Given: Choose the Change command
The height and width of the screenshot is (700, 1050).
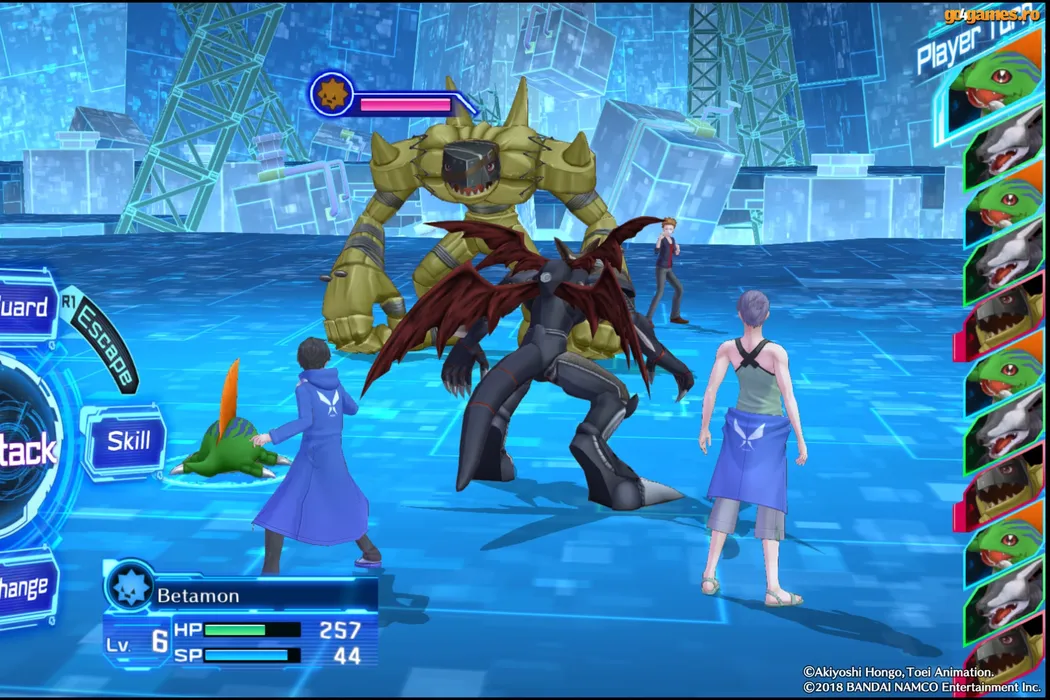Looking at the screenshot, I should [x=25, y=587].
